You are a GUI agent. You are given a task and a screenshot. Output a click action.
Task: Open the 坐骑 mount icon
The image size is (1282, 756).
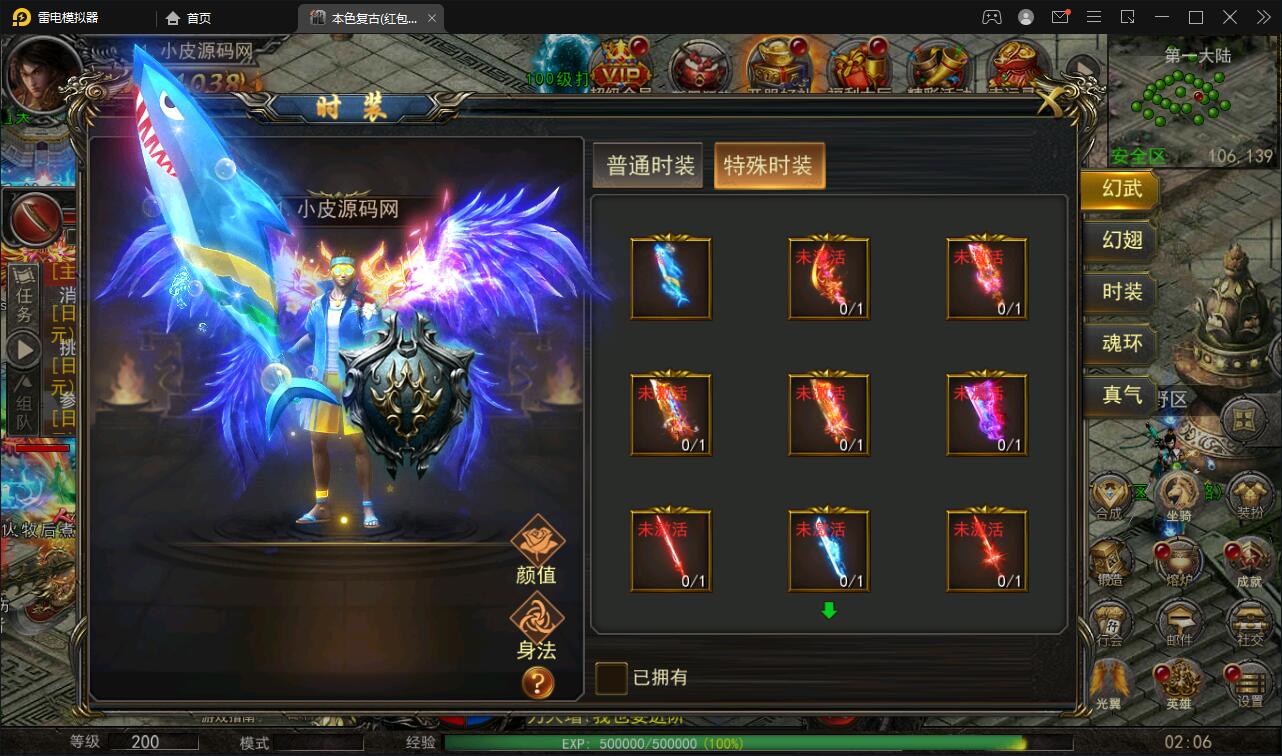point(1178,495)
